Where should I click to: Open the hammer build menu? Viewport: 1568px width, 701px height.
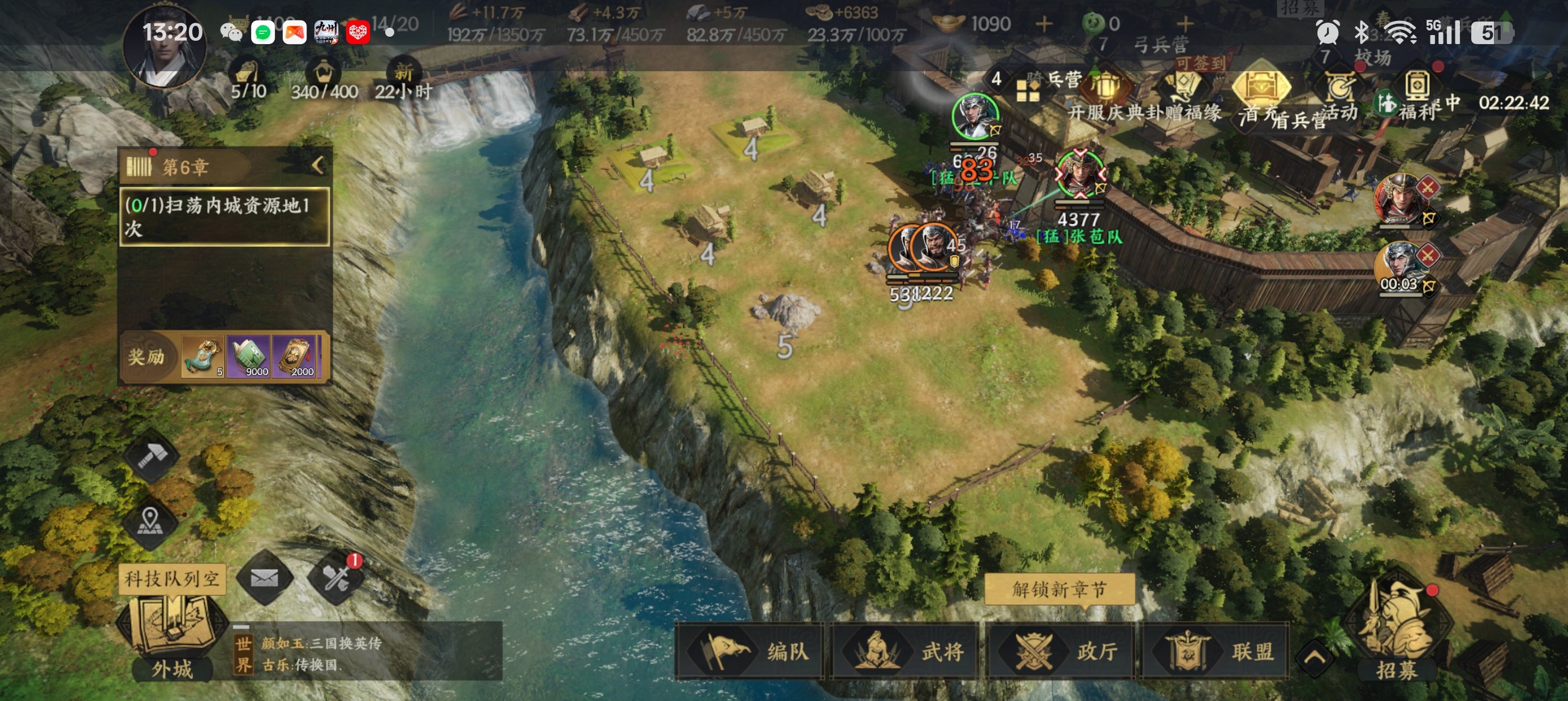point(150,455)
